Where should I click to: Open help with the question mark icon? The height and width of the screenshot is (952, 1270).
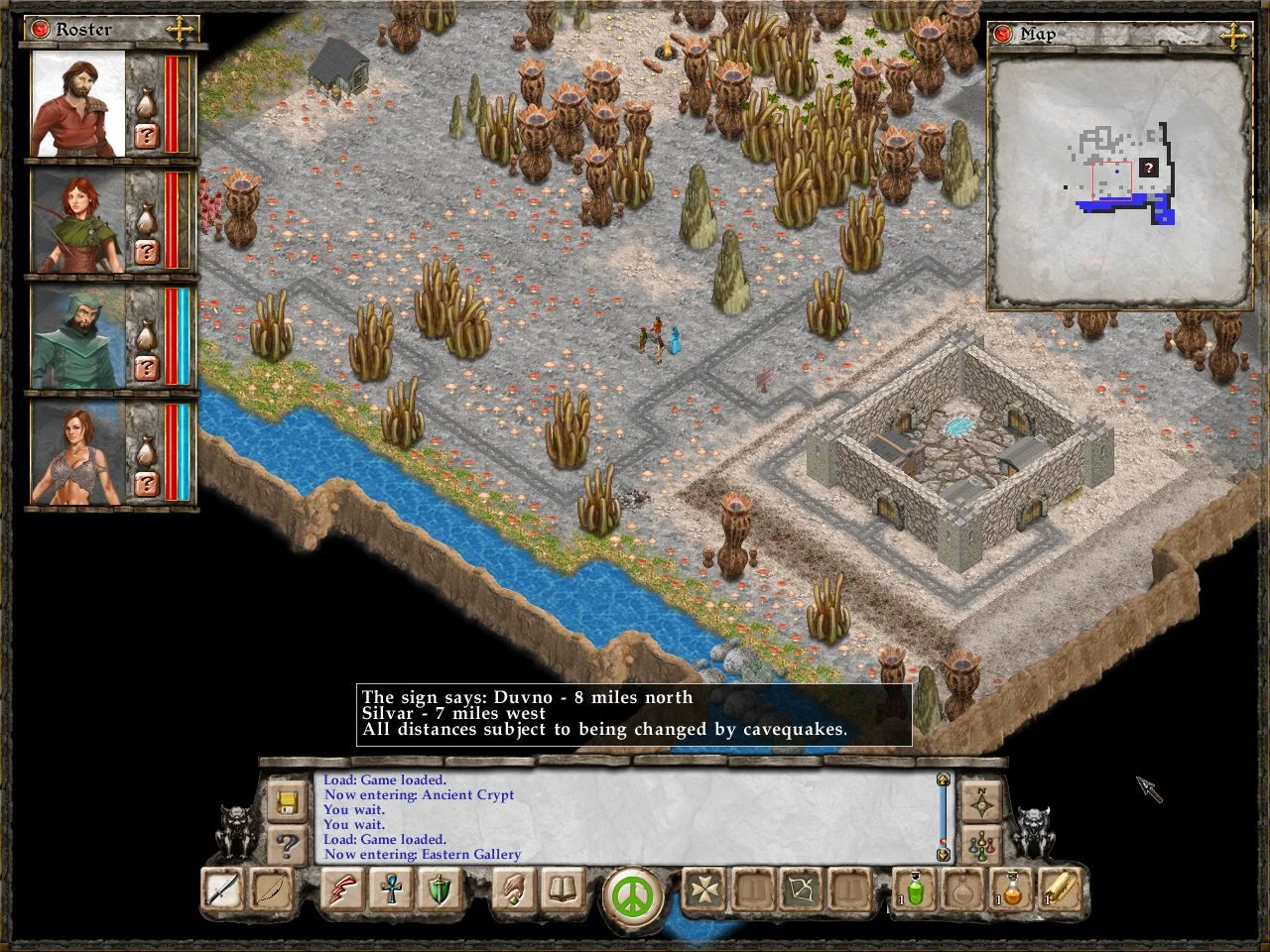pyautogui.click(x=287, y=845)
